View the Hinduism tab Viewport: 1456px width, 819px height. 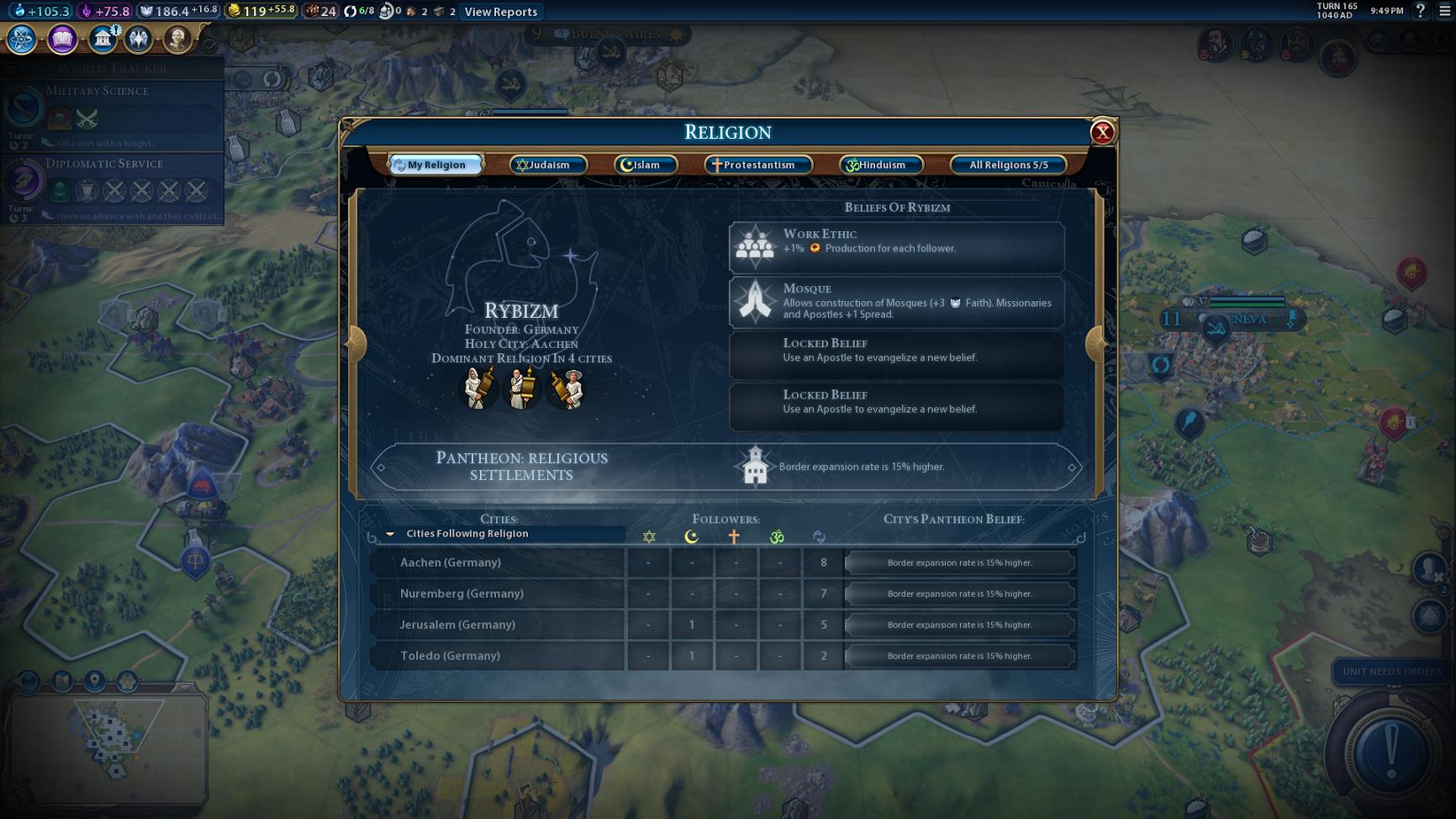click(x=880, y=165)
